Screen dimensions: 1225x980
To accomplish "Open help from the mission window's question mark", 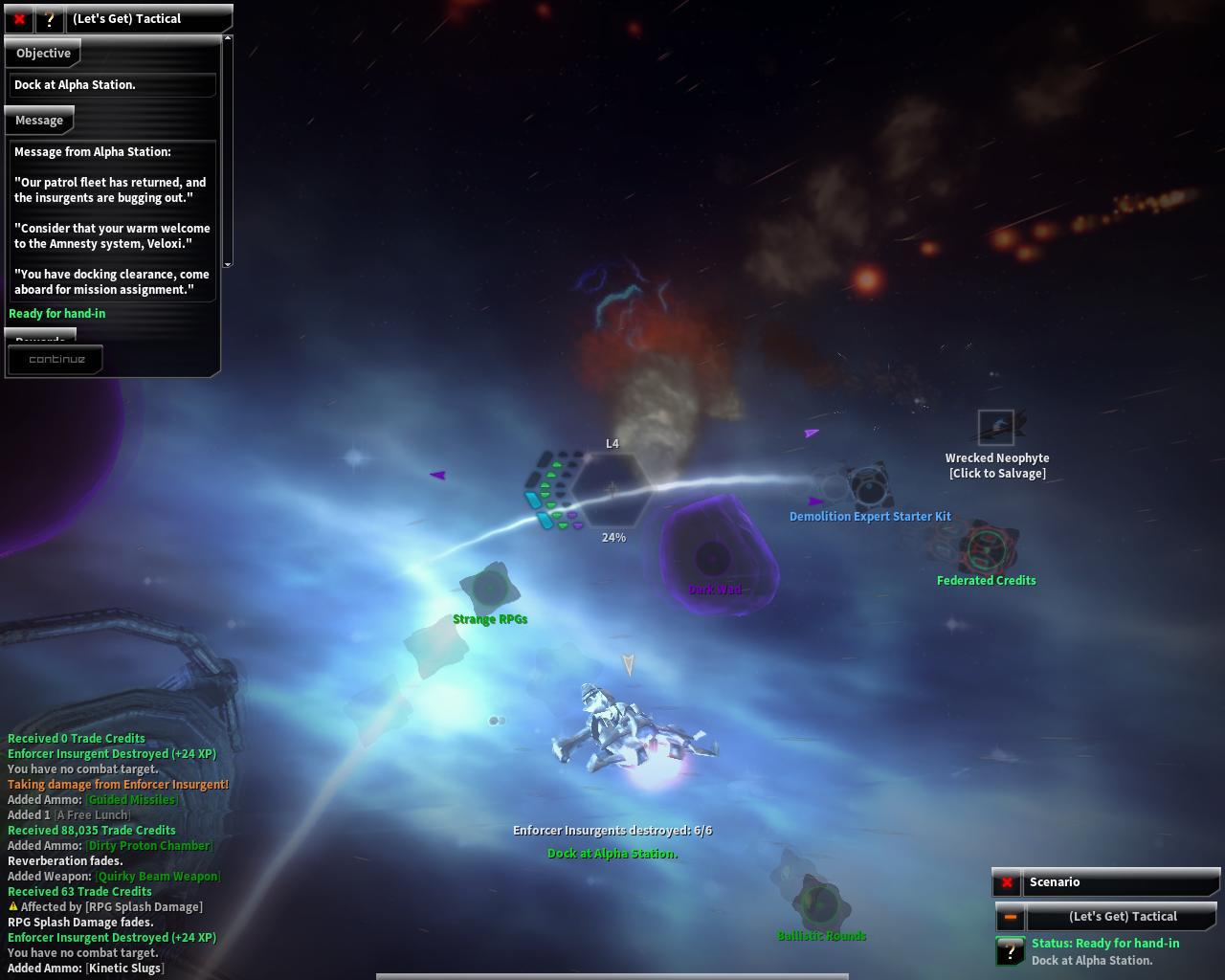I will click(49, 19).
